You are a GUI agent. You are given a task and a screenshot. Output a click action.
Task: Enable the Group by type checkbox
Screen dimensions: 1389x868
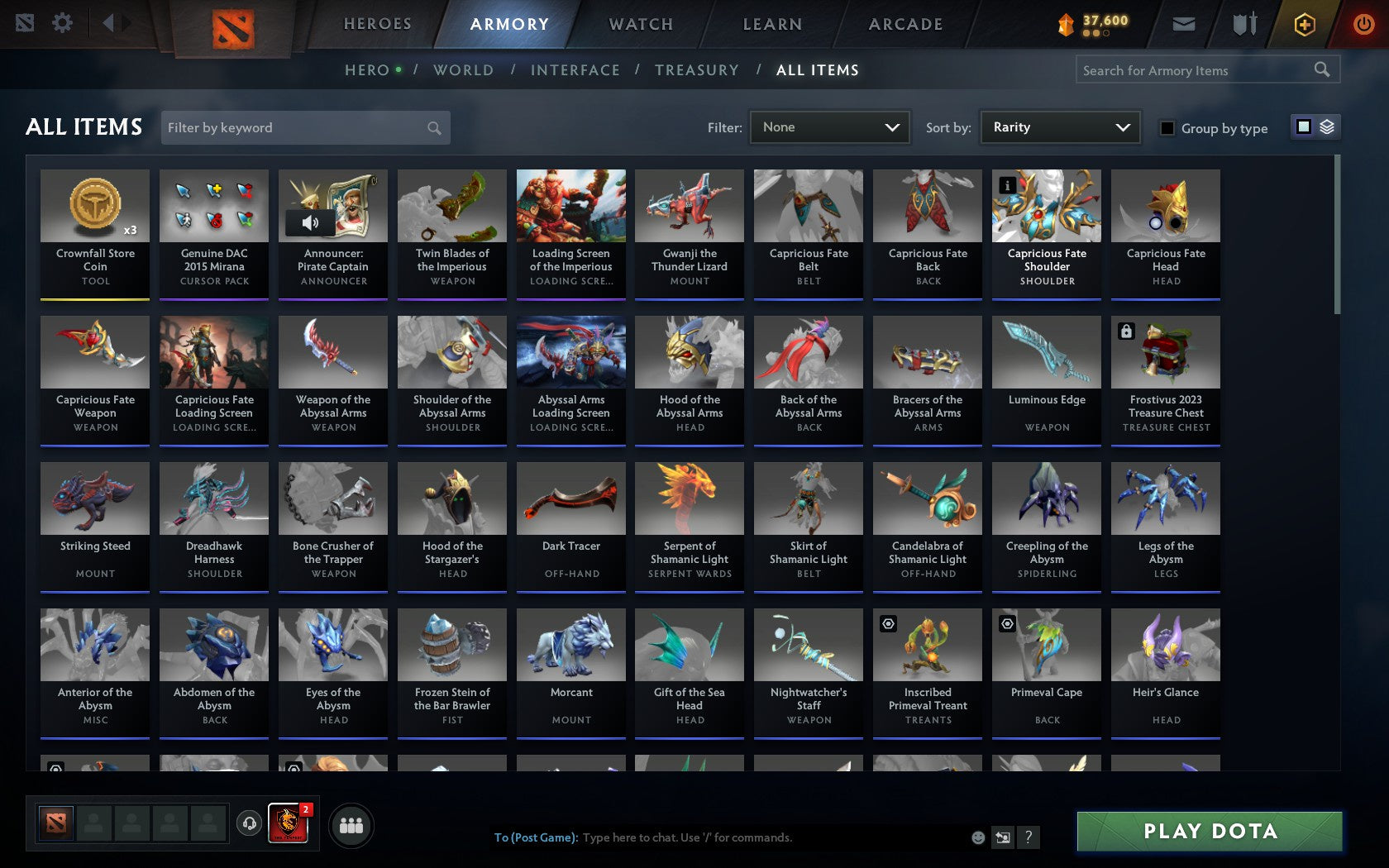[x=1167, y=128]
